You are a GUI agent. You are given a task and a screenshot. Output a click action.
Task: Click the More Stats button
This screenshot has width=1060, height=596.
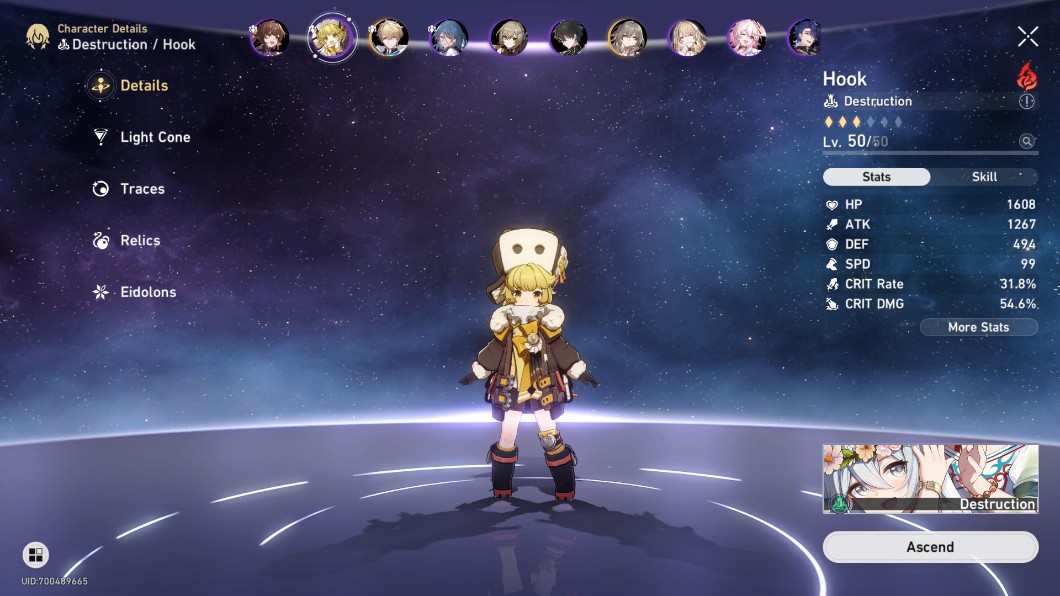pos(978,327)
